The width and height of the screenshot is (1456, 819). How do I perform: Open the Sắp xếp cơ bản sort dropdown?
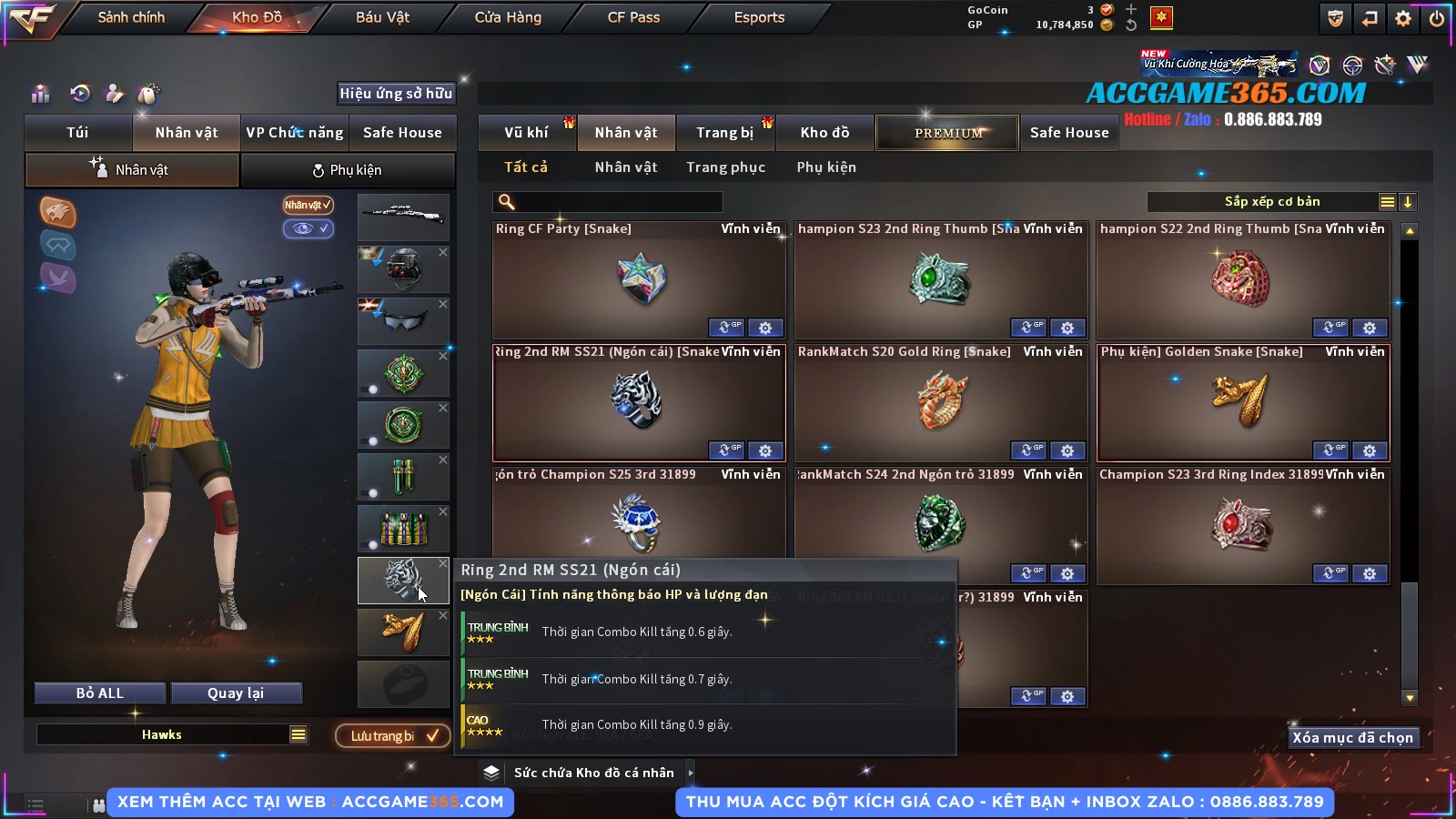[x=1271, y=202]
